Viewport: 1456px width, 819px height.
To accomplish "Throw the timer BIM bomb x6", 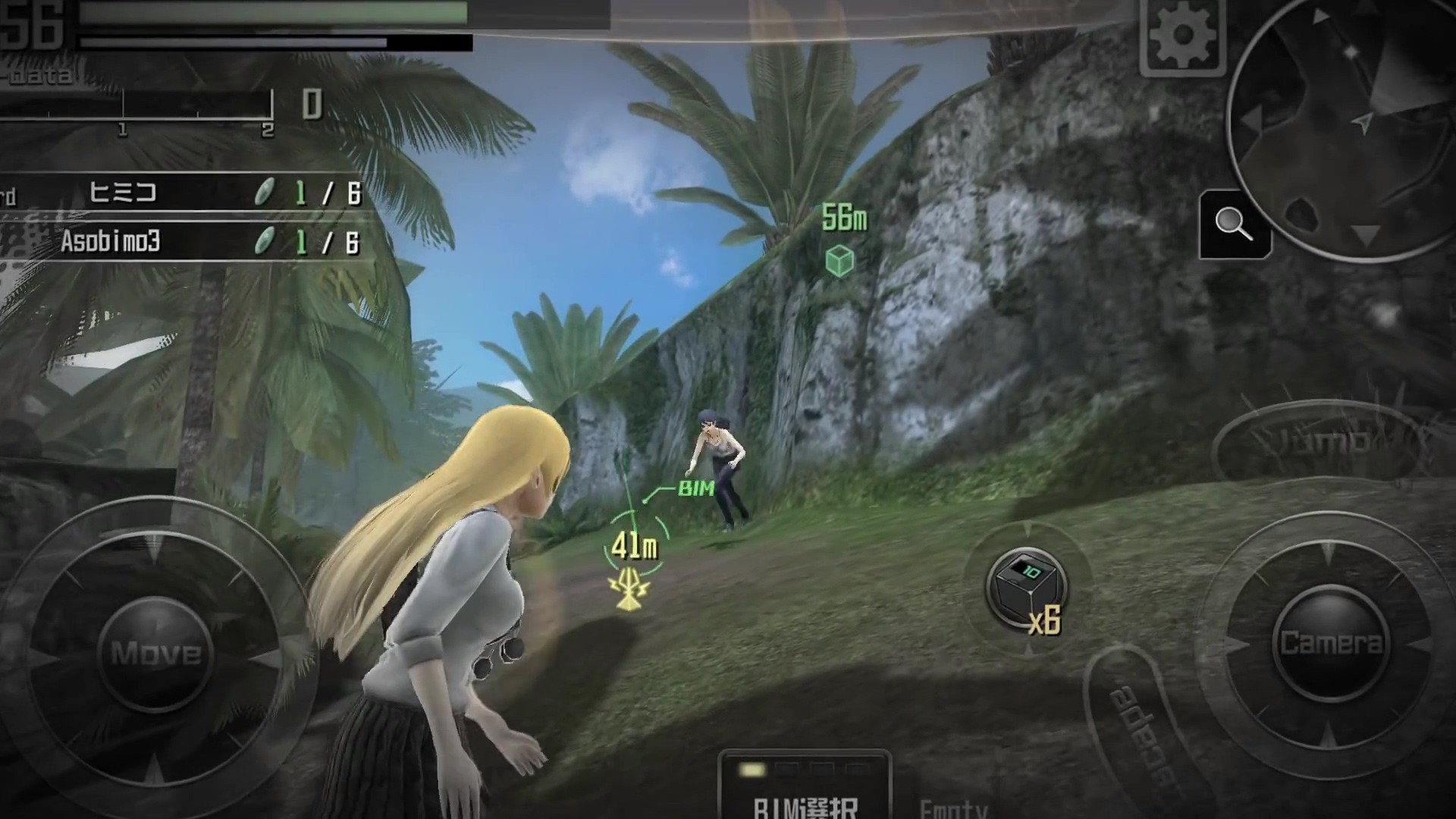I will tap(1028, 588).
